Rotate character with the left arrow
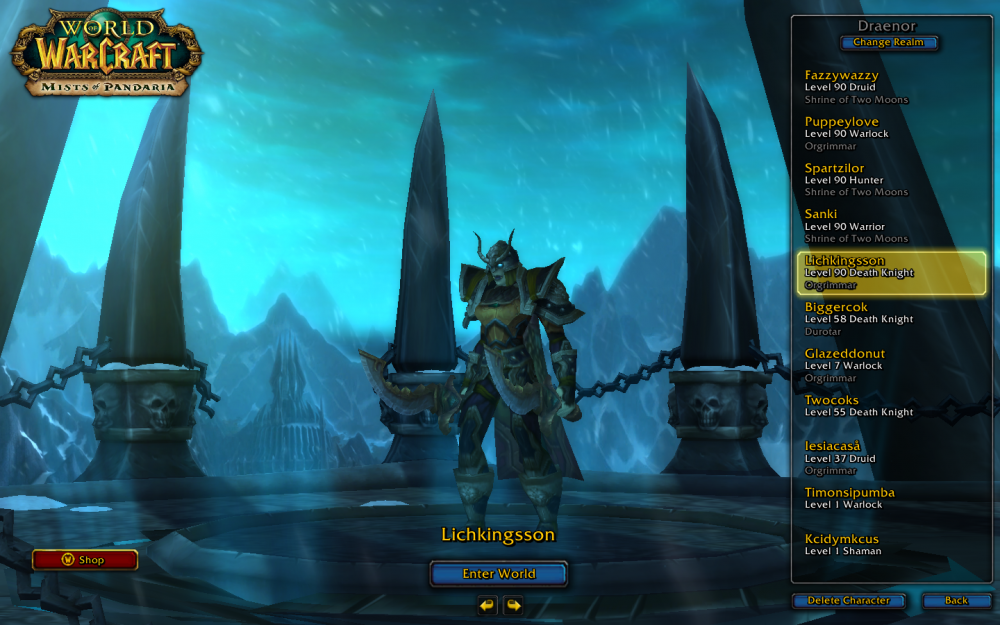The image size is (1000, 625). point(487,605)
